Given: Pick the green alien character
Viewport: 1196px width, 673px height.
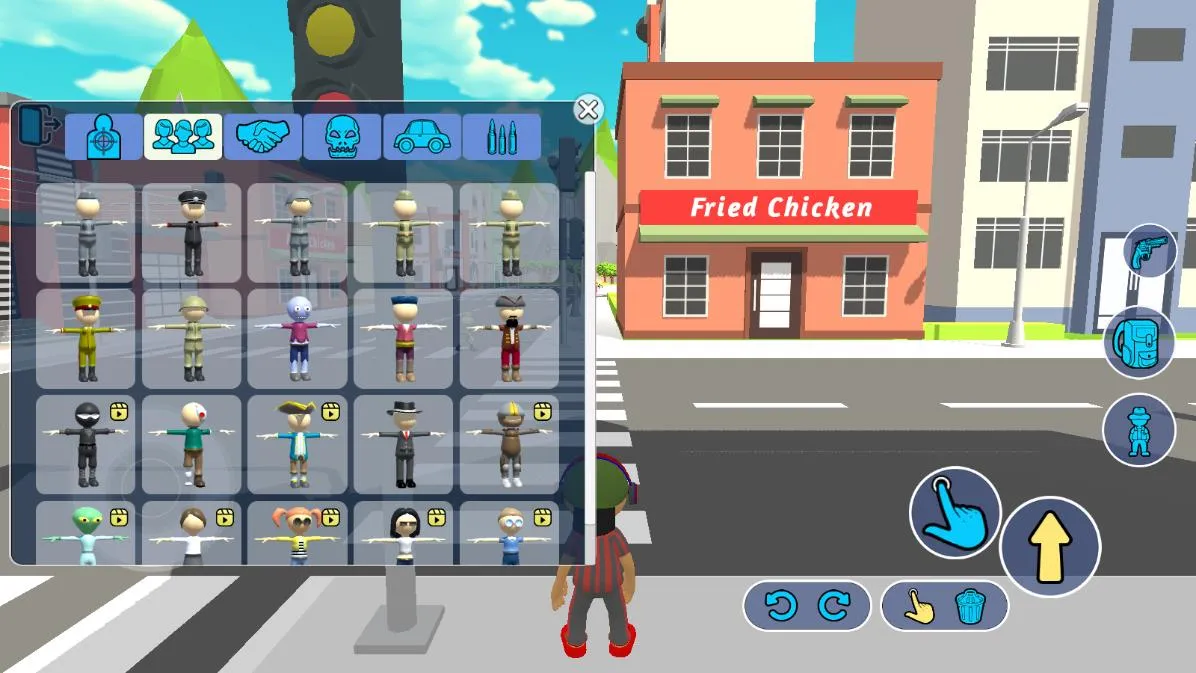Looking at the screenshot, I should [x=86, y=535].
